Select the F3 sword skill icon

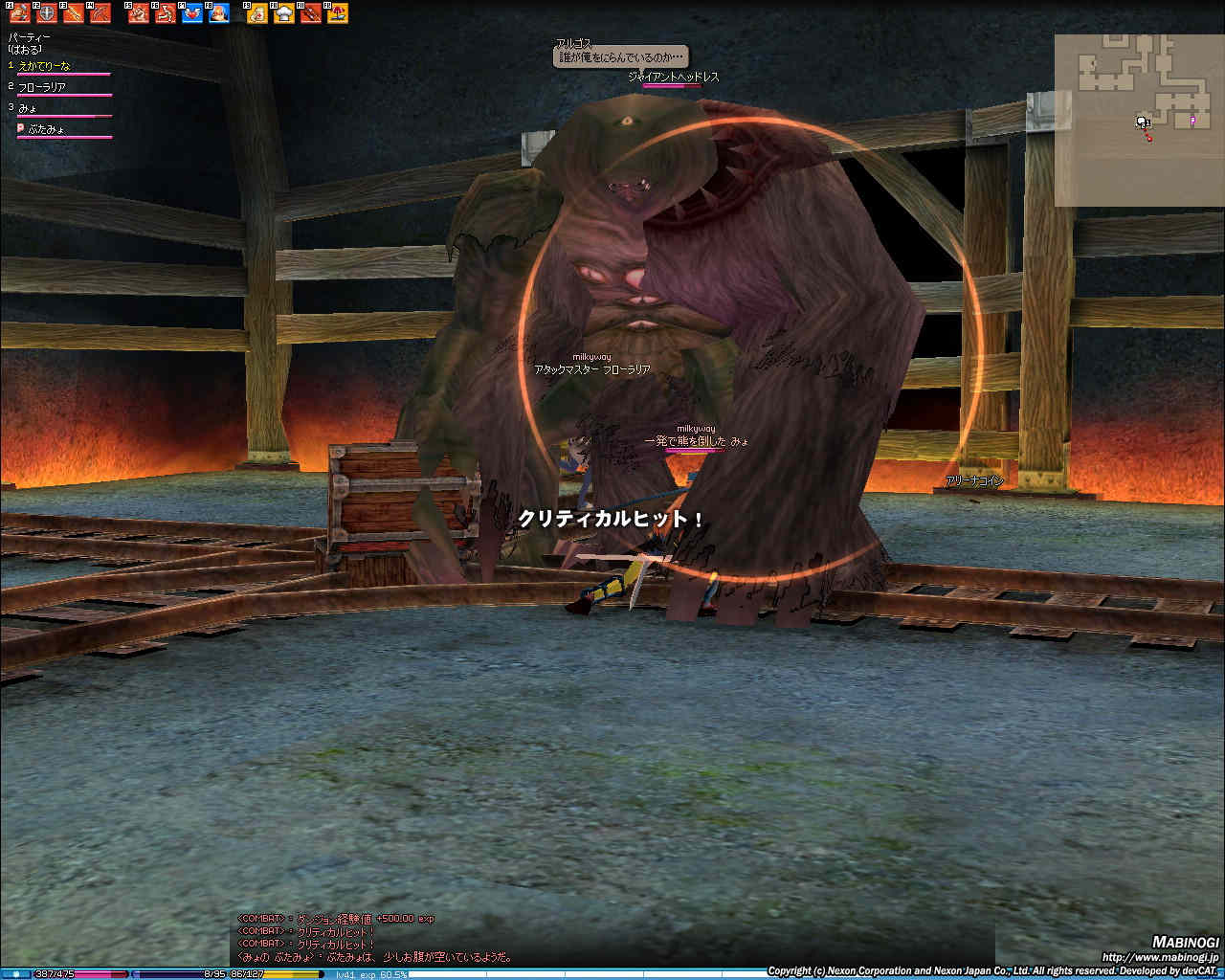74,13
